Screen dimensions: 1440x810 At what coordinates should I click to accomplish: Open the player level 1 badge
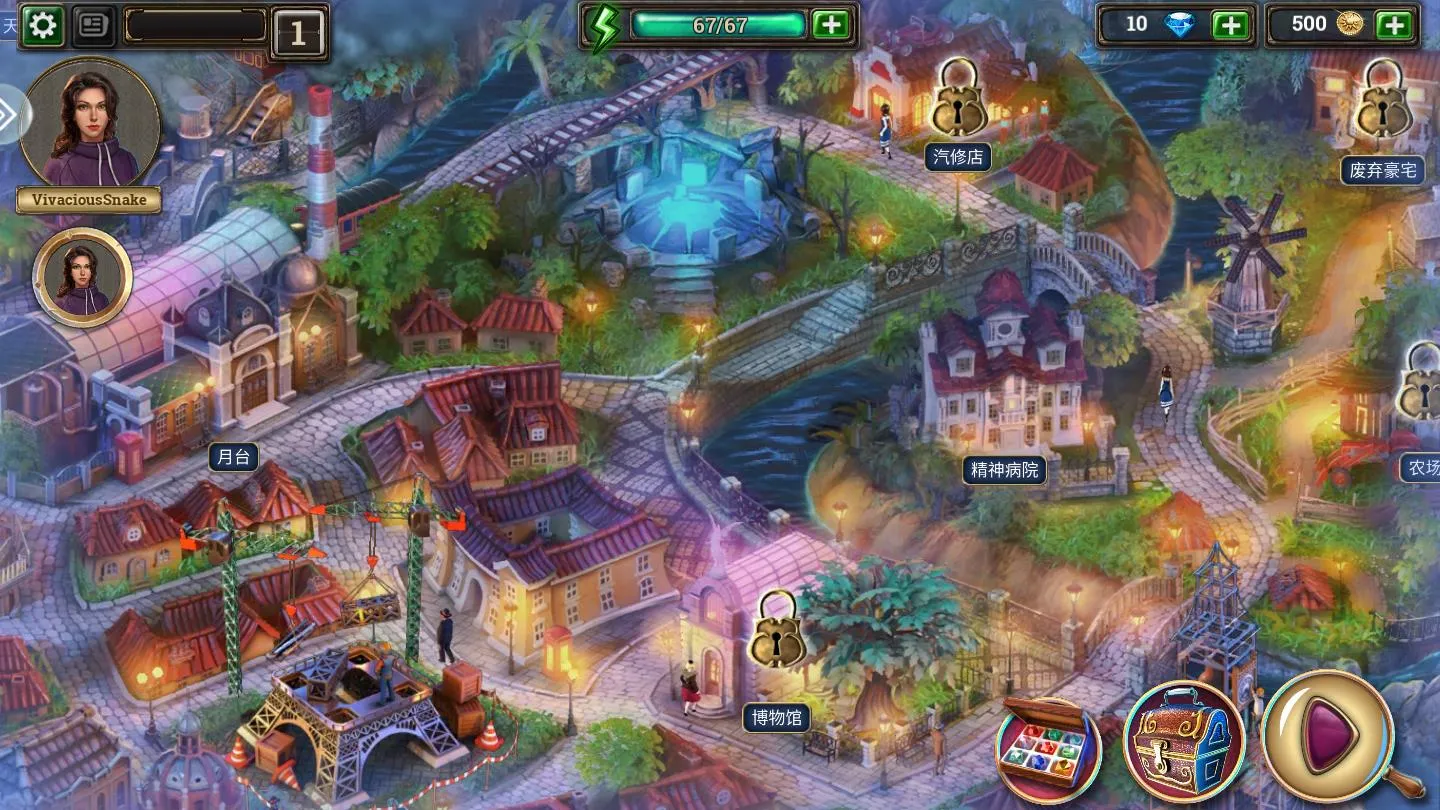298,34
